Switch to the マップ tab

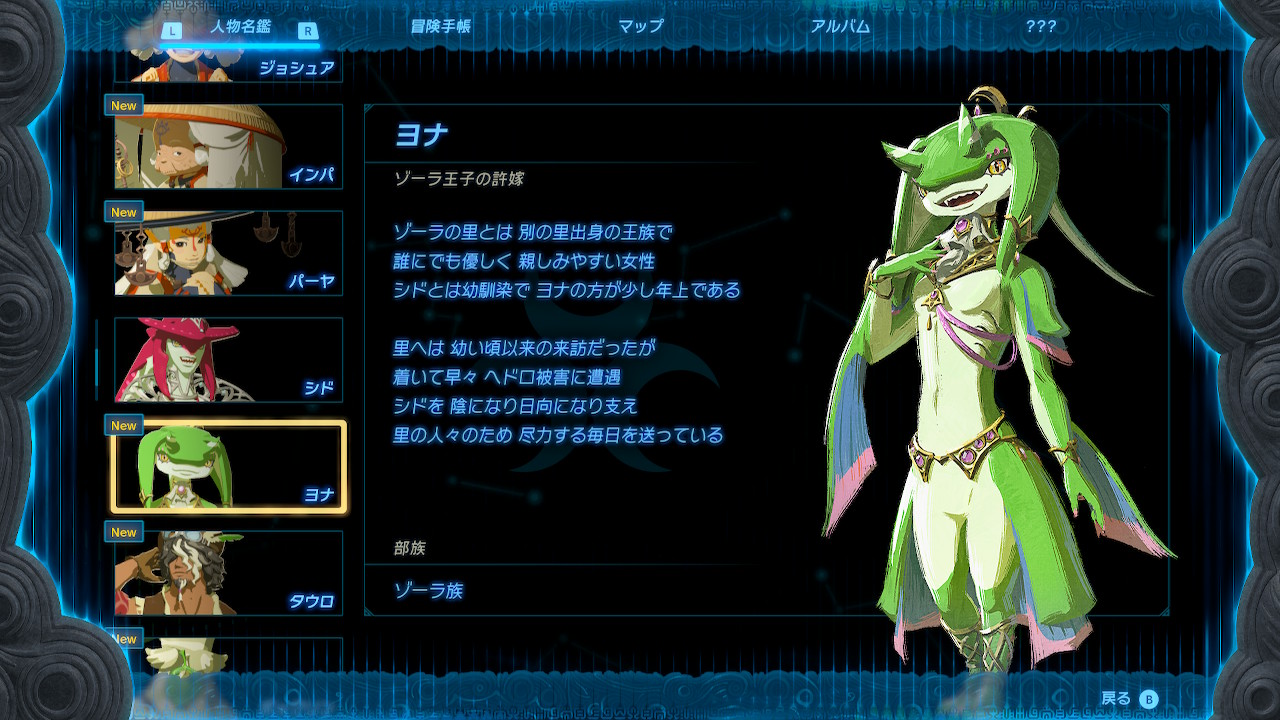(x=640, y=27)
